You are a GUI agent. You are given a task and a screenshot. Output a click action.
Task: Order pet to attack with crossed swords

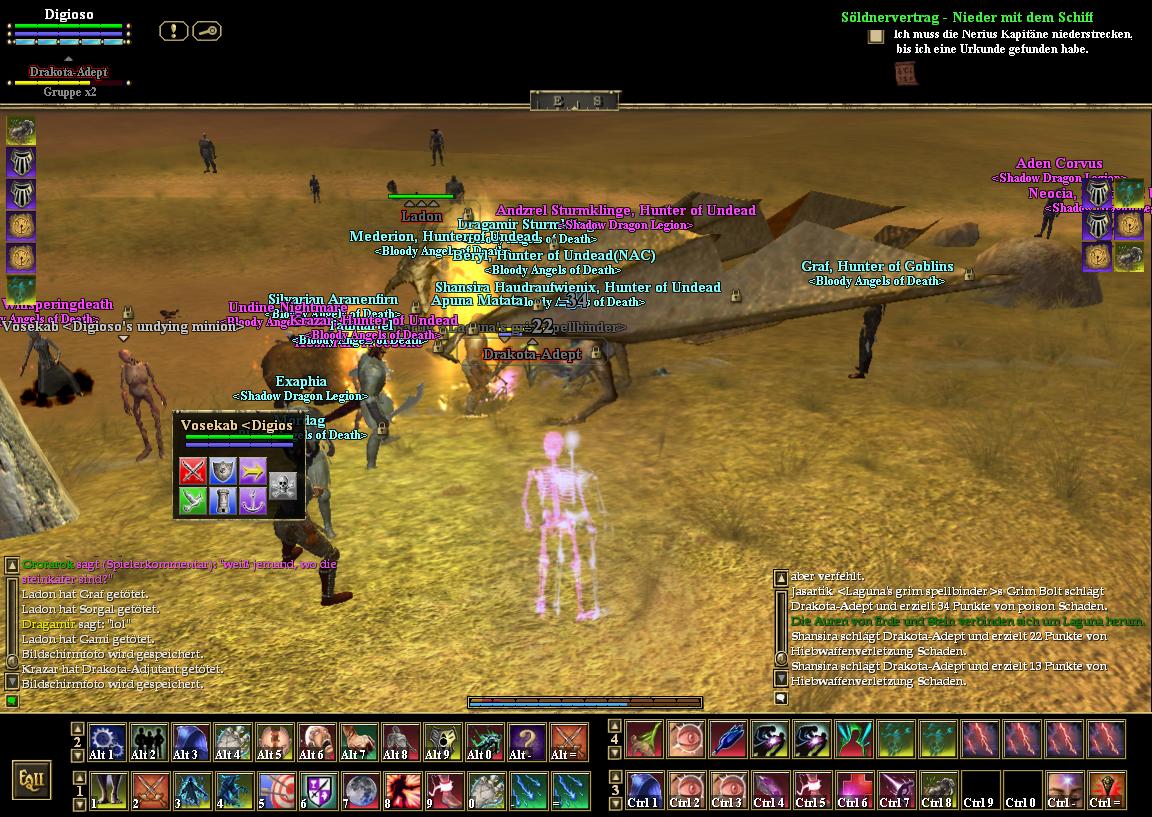192,470
